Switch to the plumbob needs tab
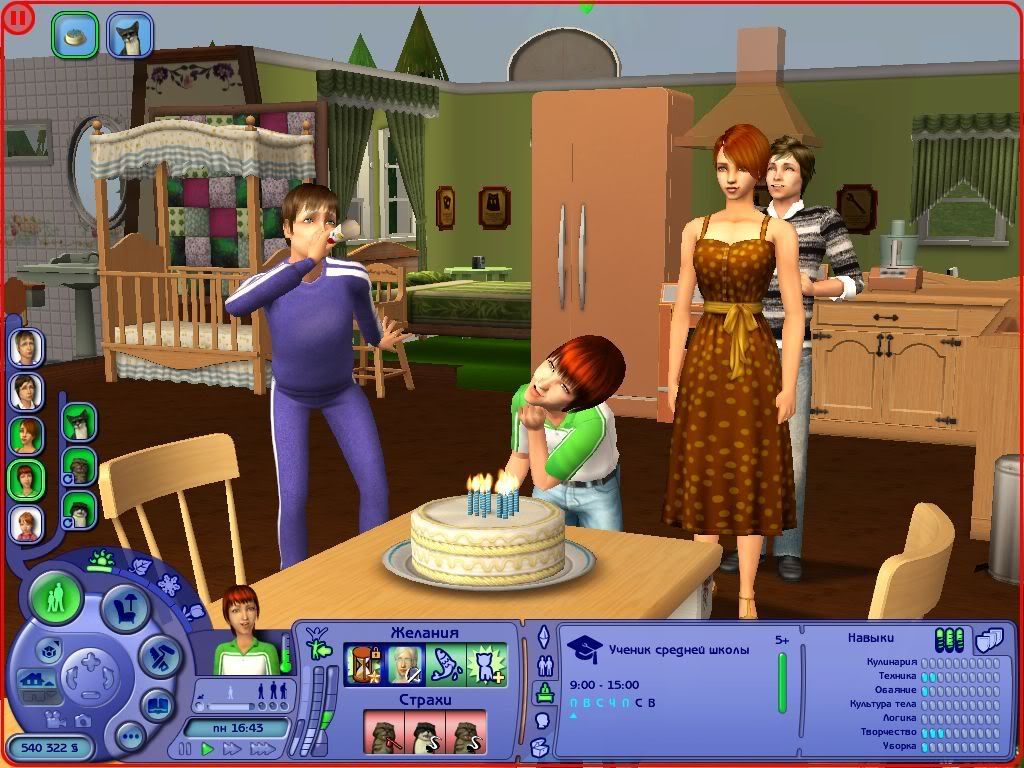Screen dimensions: 1024x768 pos(545,637)
